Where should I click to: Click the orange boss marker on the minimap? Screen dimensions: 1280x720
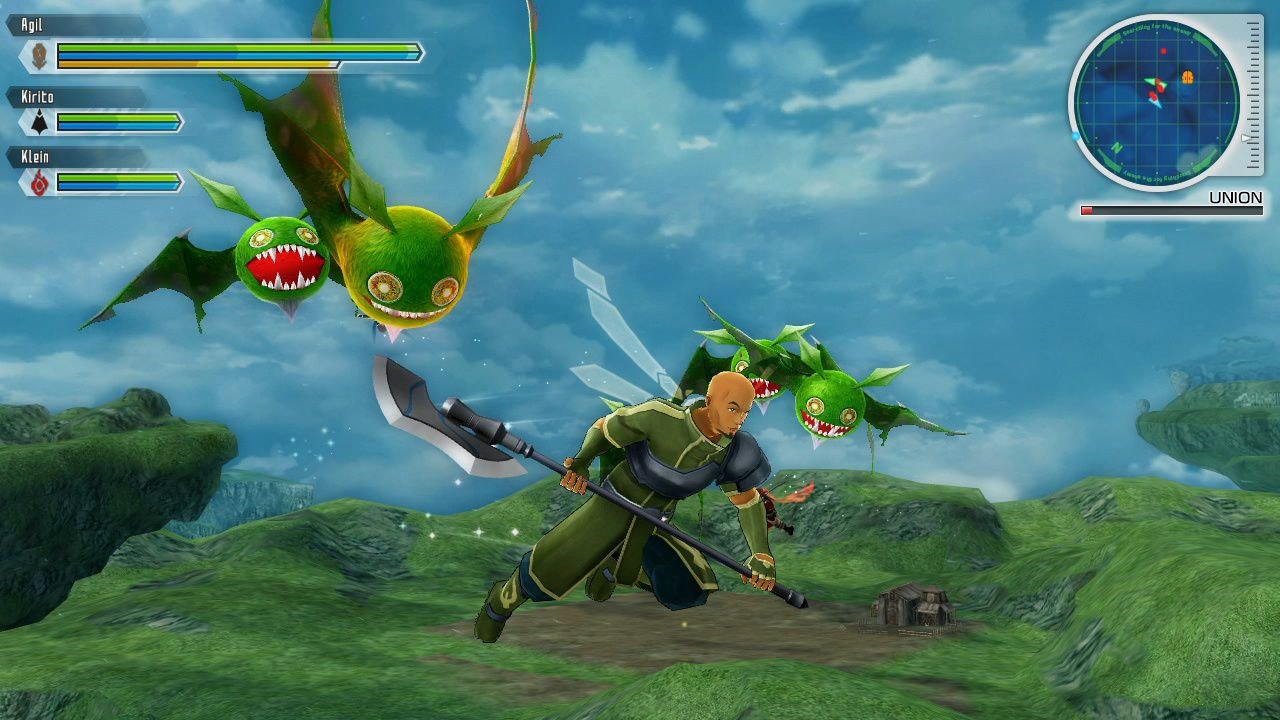1187,79
